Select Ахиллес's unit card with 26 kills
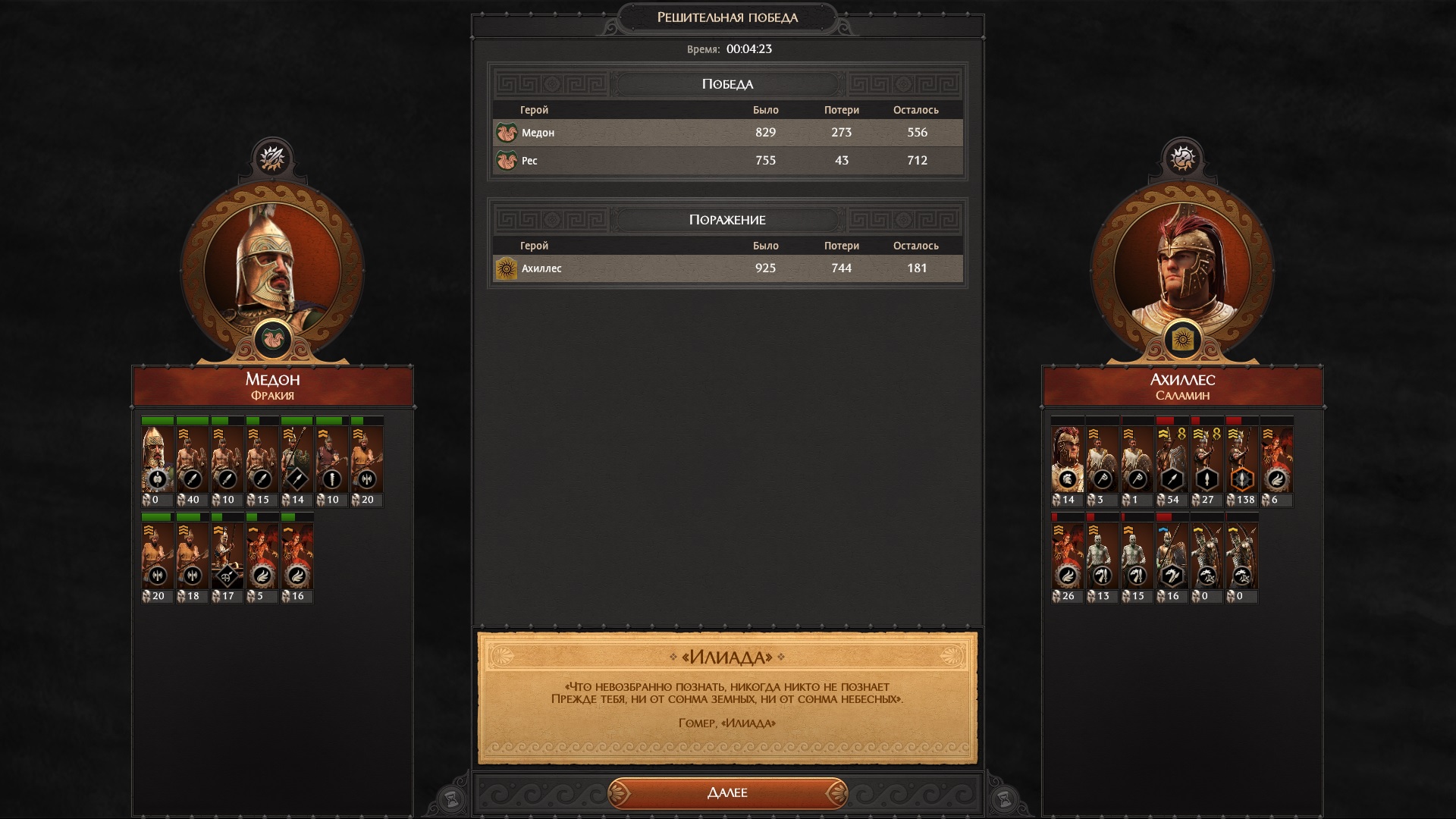1456x819 pixels. coord(1067,556)
